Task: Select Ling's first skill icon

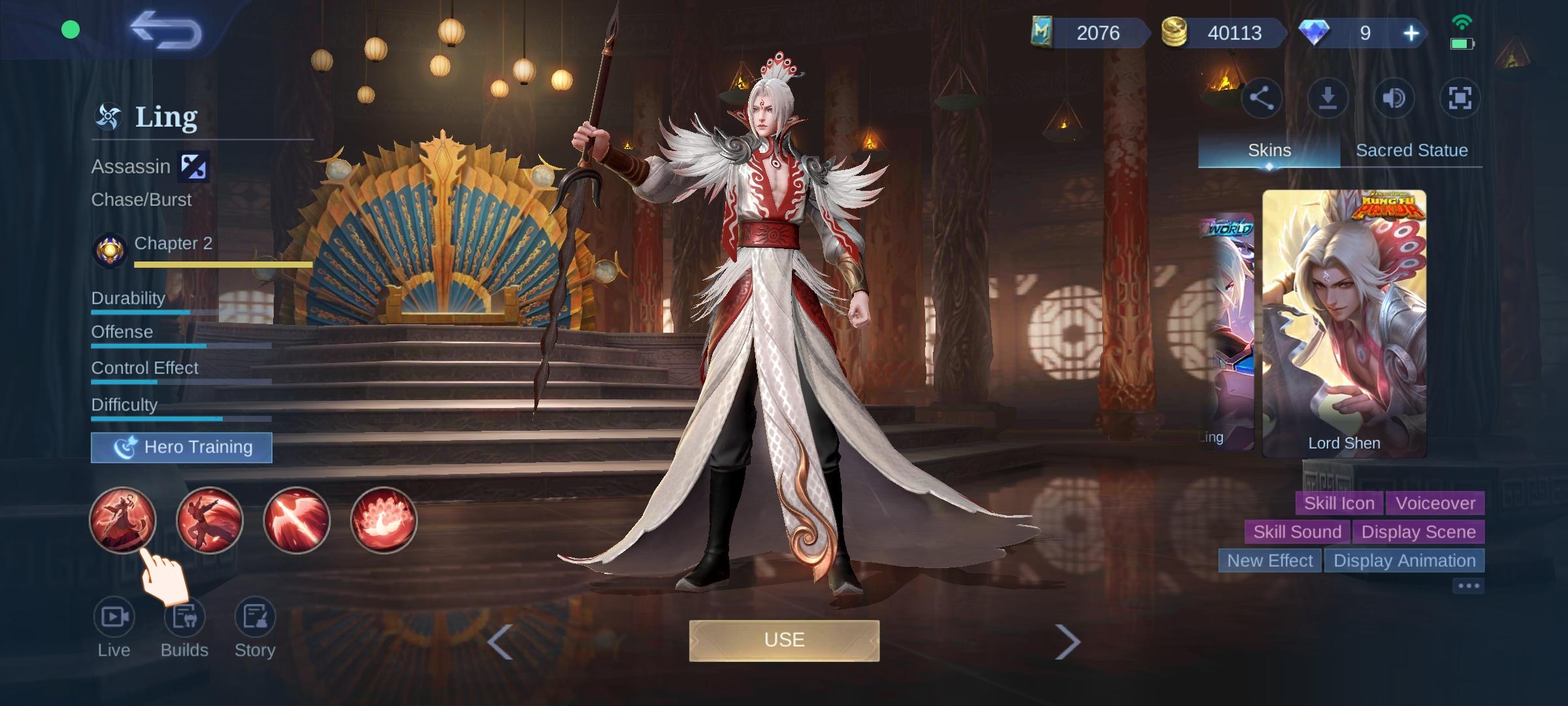Action: 123,520
